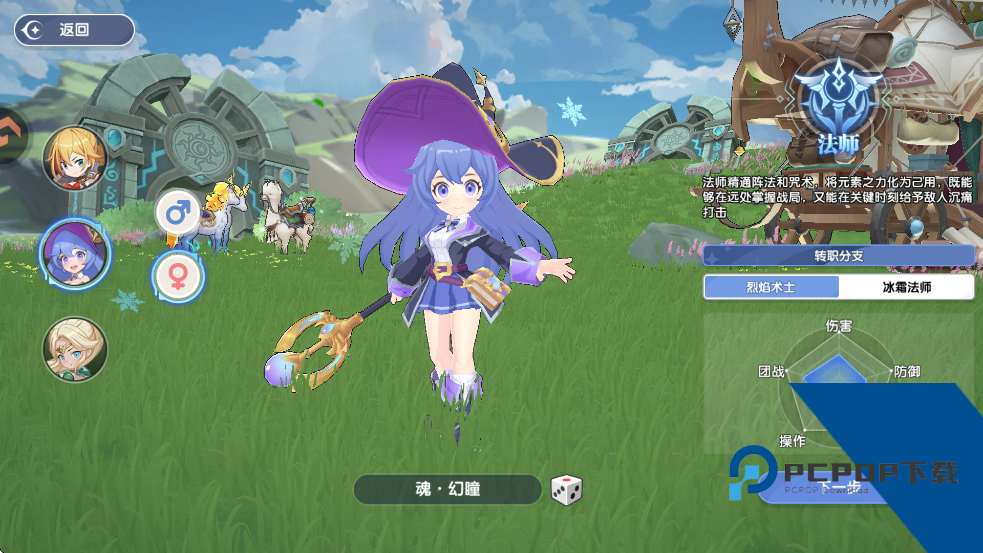
Task: Edit the character name field 魂·幻瞳
Action: [447, 490]
